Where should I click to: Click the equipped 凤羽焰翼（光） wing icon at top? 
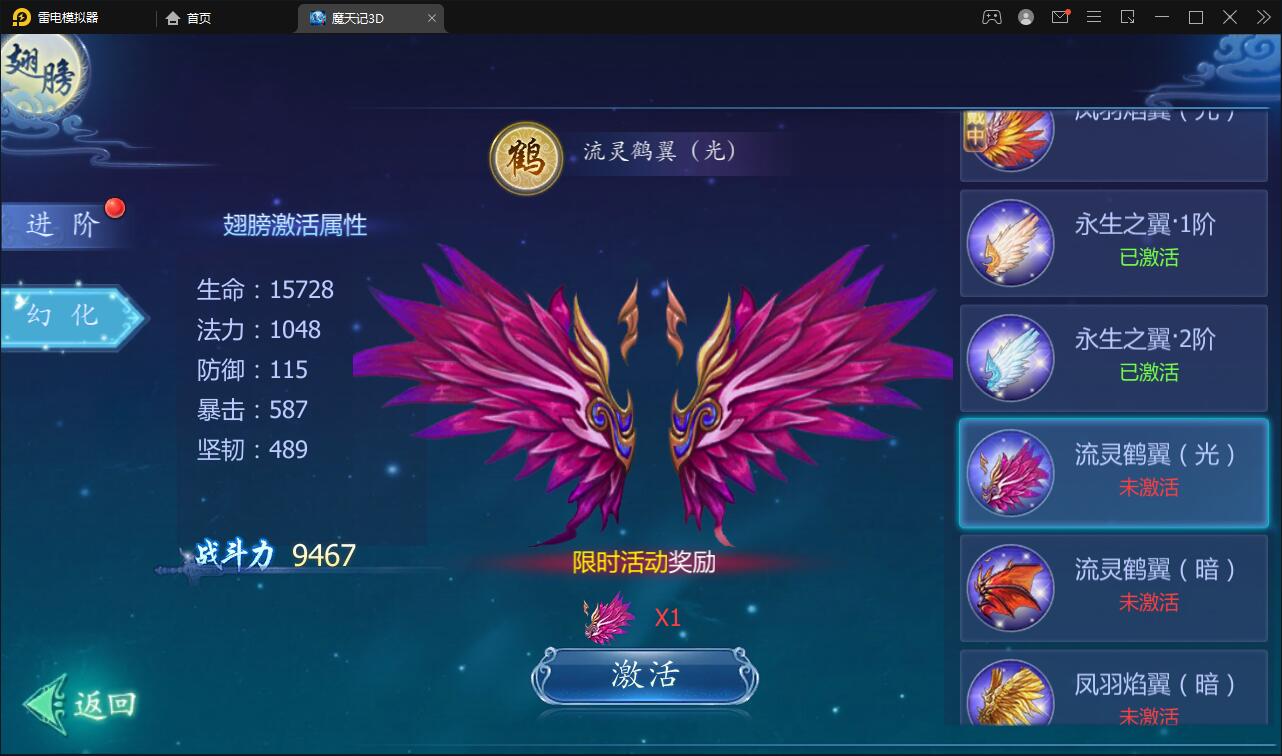tap(1009, 133)
